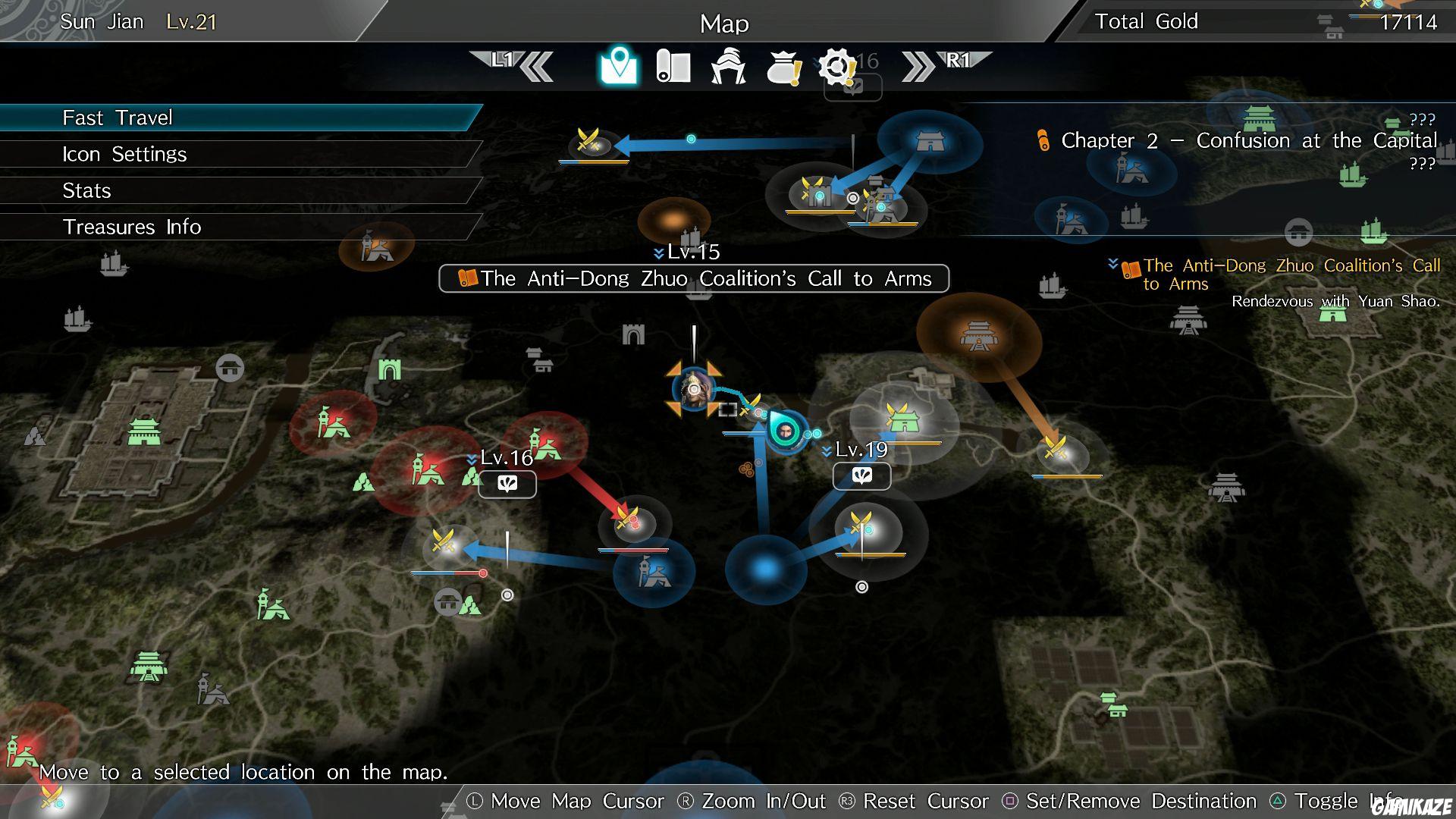The width and height of the screenshot is (1456, 819).
Task: Toggle the speech bubble beside the Lv.19 marker
Action: [x=862, y=476]
